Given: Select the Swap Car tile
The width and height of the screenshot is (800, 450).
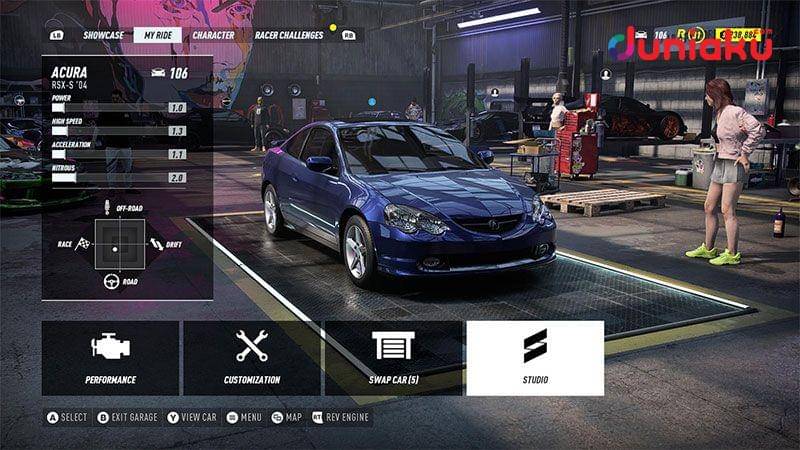Looking at the screenshot, I should point(393,358).
